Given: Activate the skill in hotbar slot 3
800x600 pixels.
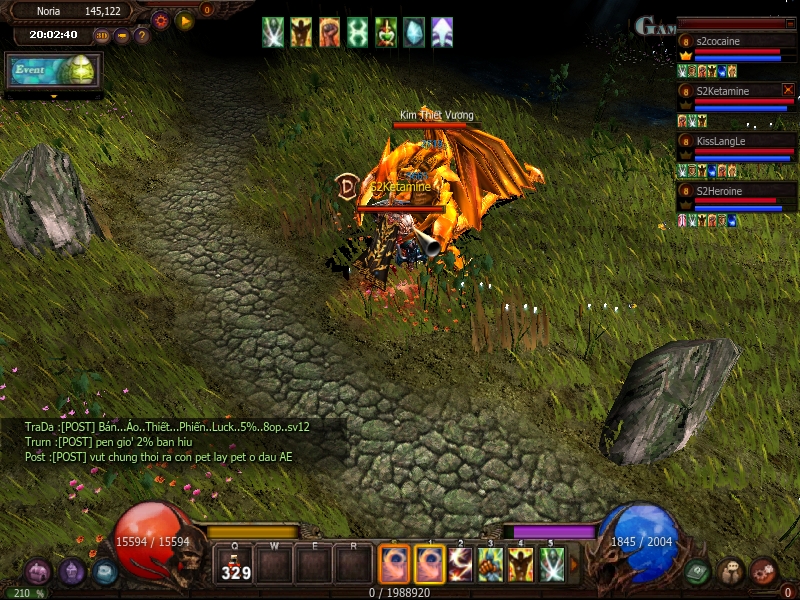Looking at the screenshot, I should point(491,565).
